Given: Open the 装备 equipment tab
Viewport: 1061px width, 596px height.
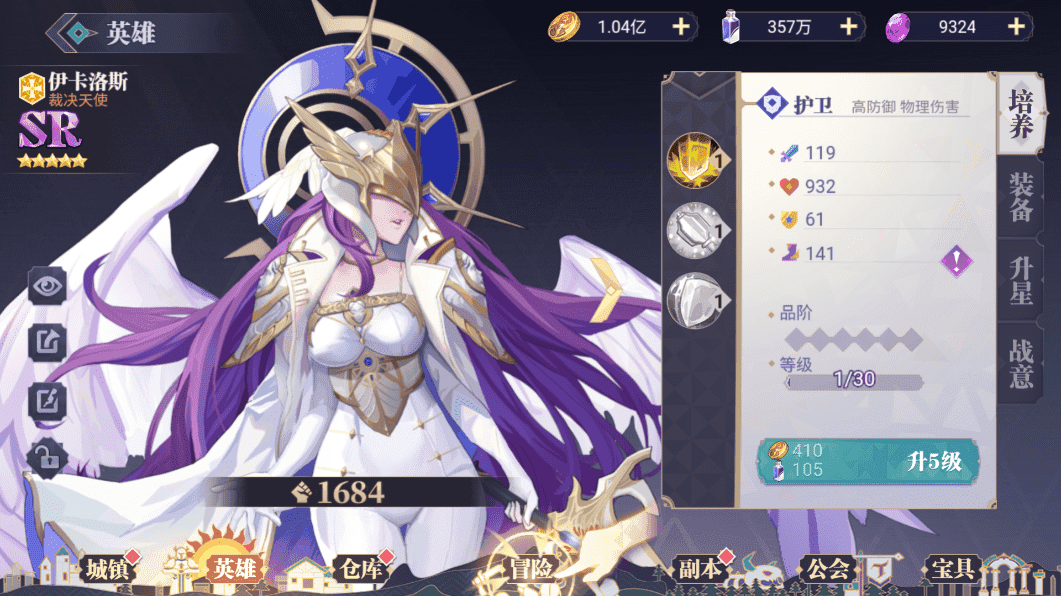Looking at the screenshot, I should coord(1021,198).
